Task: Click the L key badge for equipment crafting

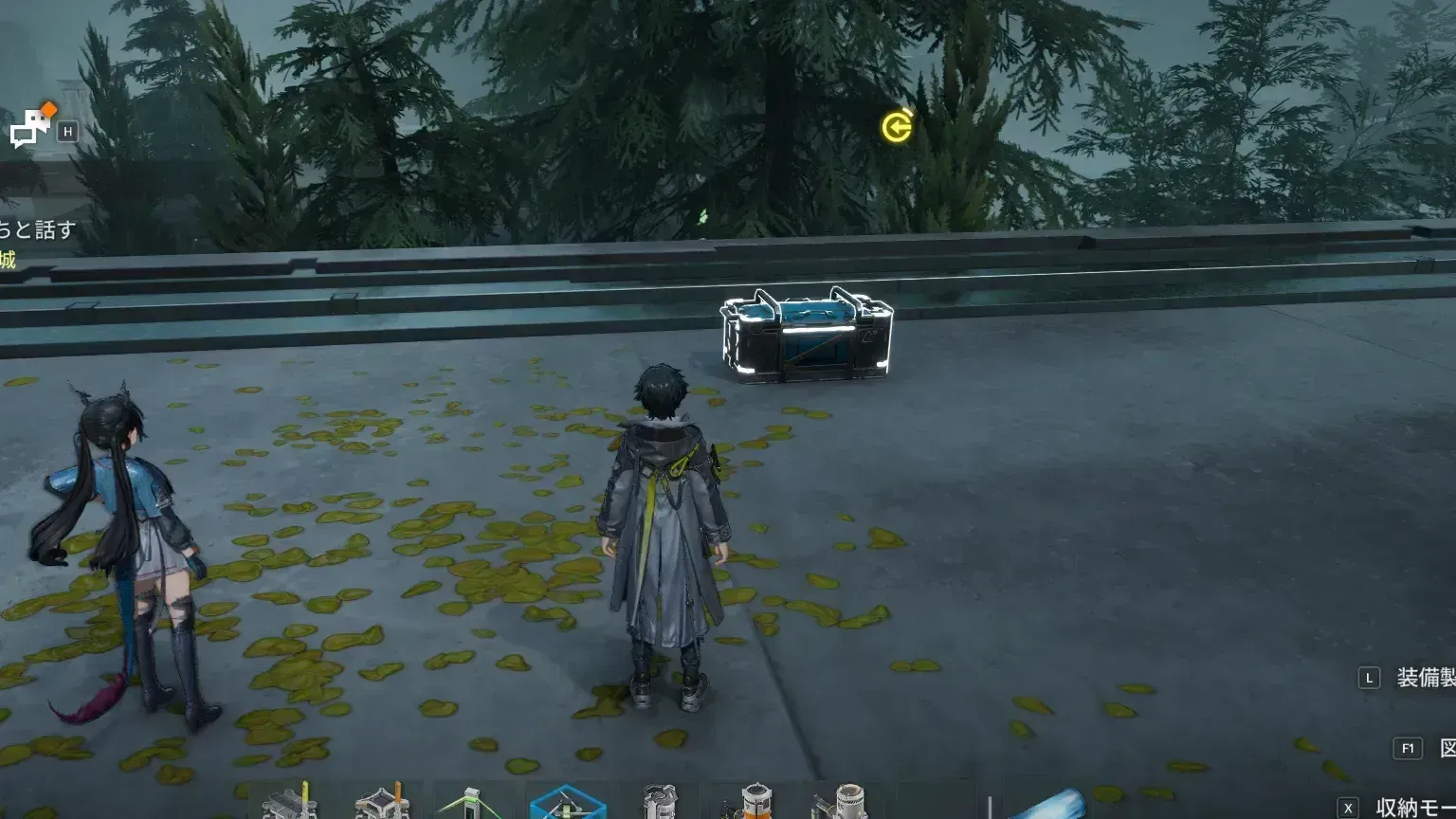Action: click(x=1369, y=677)
